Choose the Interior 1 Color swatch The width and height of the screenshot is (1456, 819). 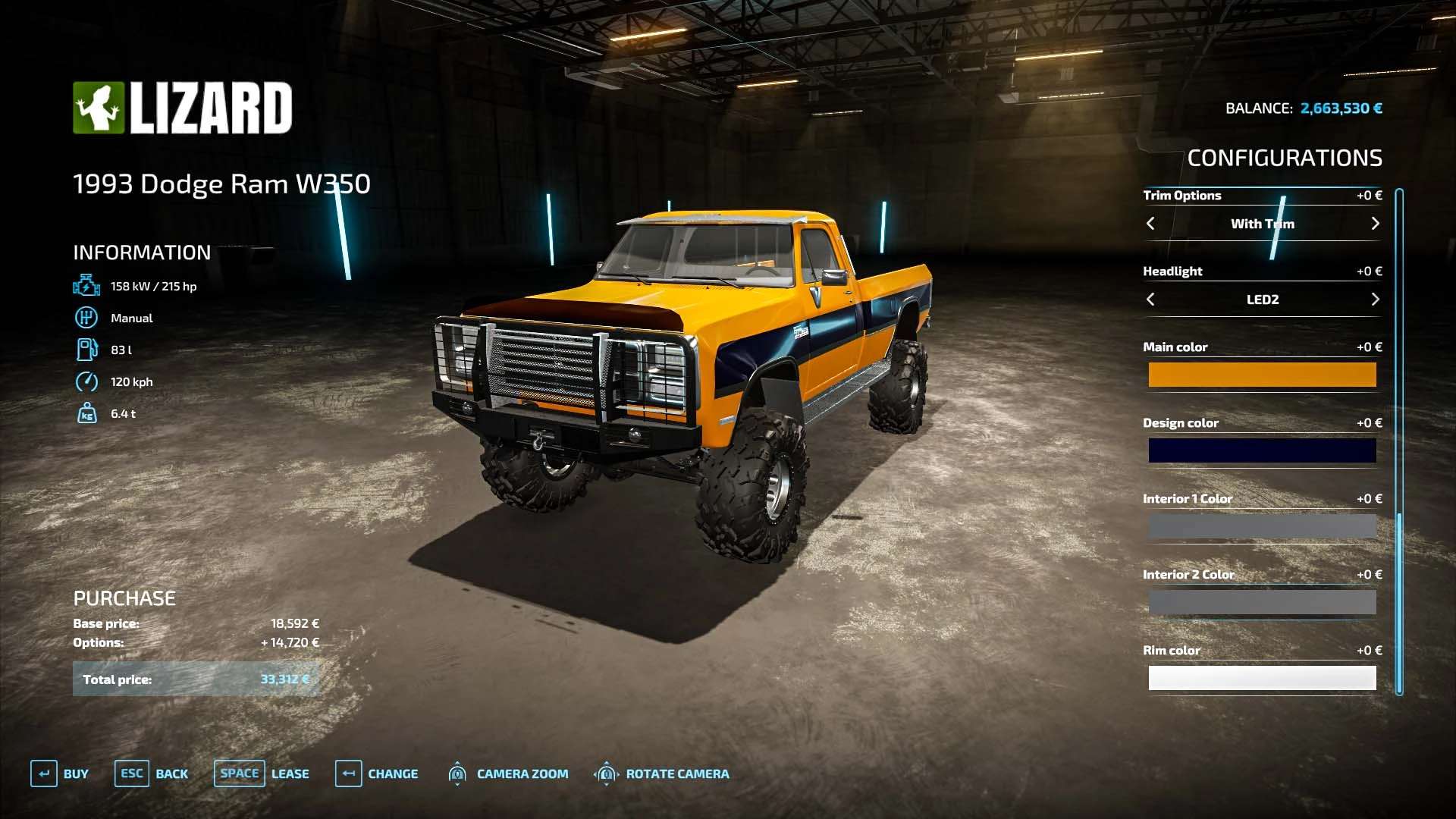(x=1262, y=526)
